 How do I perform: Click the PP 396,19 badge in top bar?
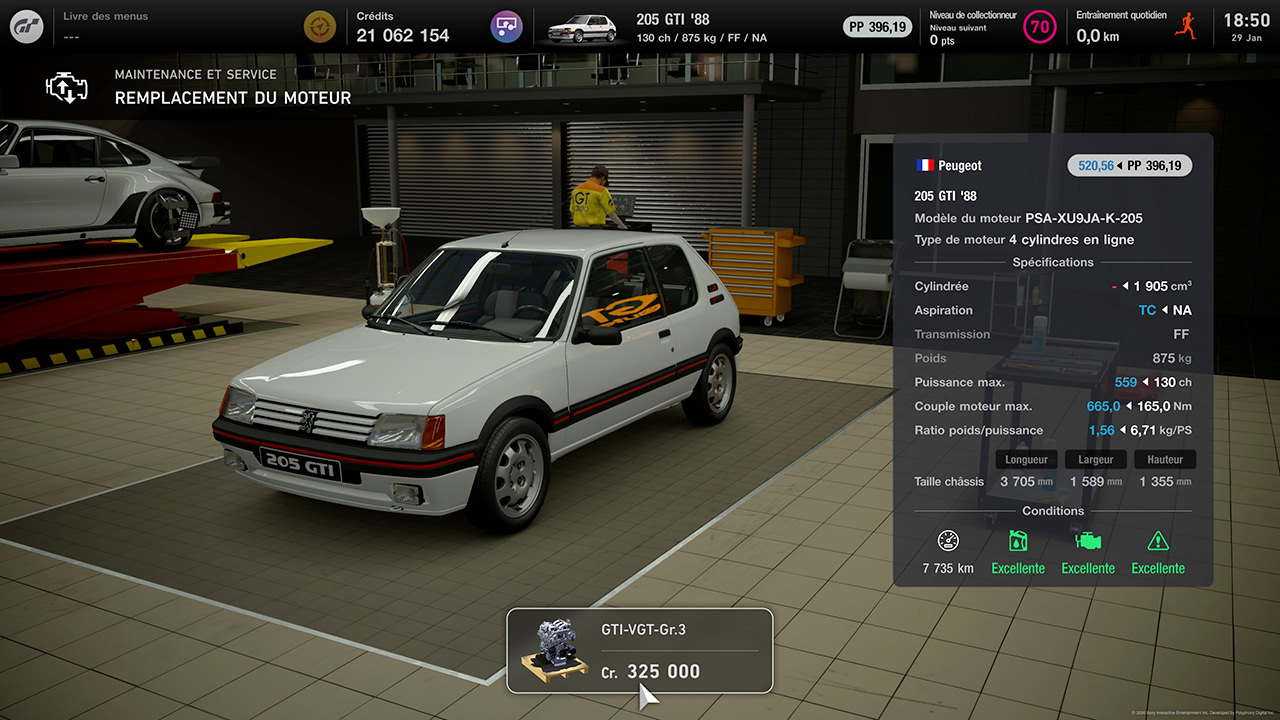tap(877, 27)
